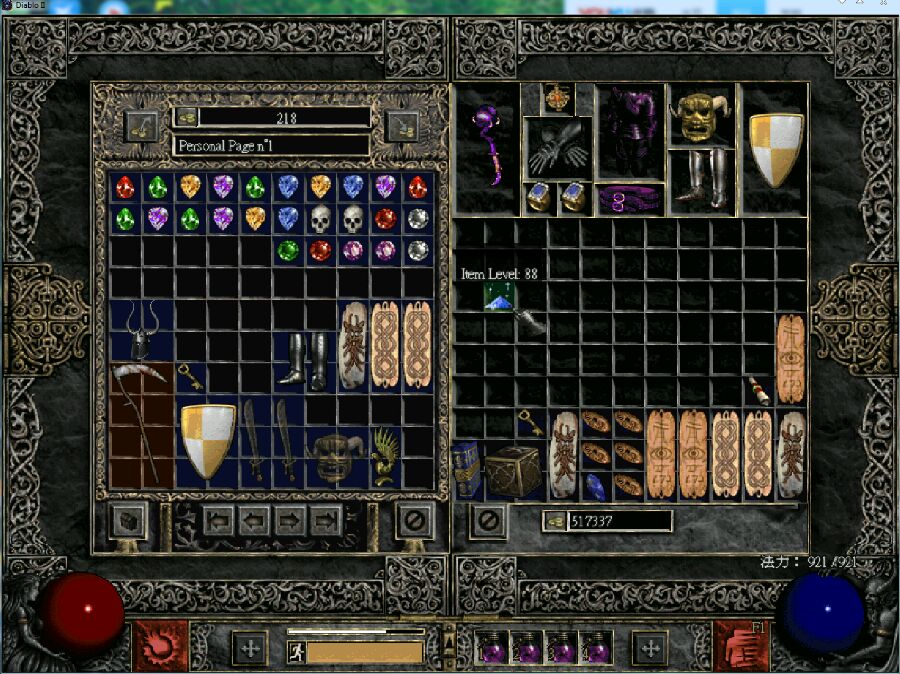
Task: Pick up the scythe from stash
Action: [x=142, y=424]
